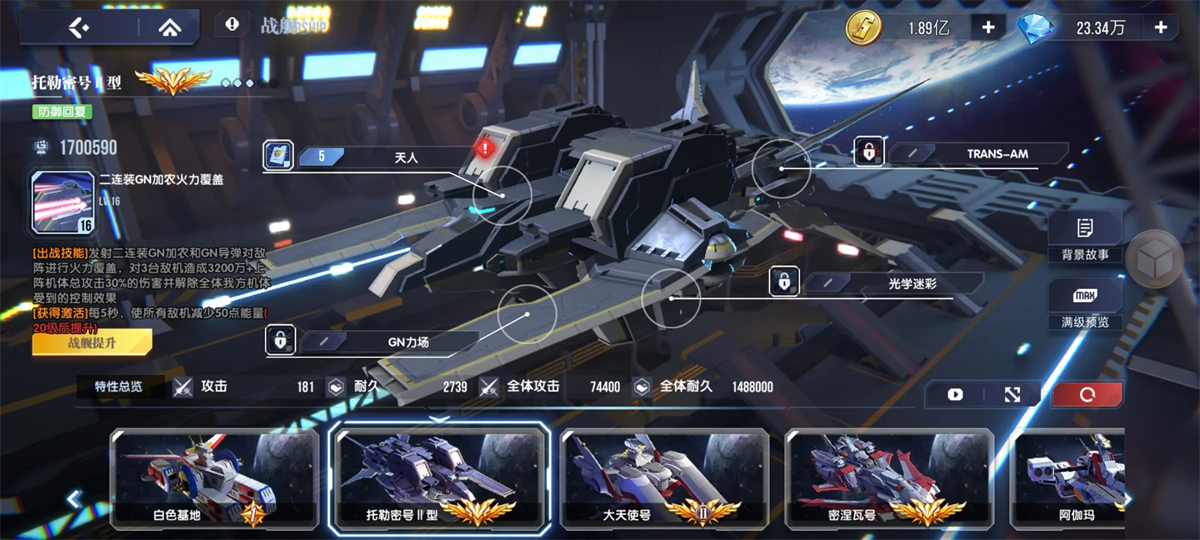The width and height of the screenshot is (1200, 540).
Task: Choose the 大天使号 battleship card
Action: click(x=664, y=480)
